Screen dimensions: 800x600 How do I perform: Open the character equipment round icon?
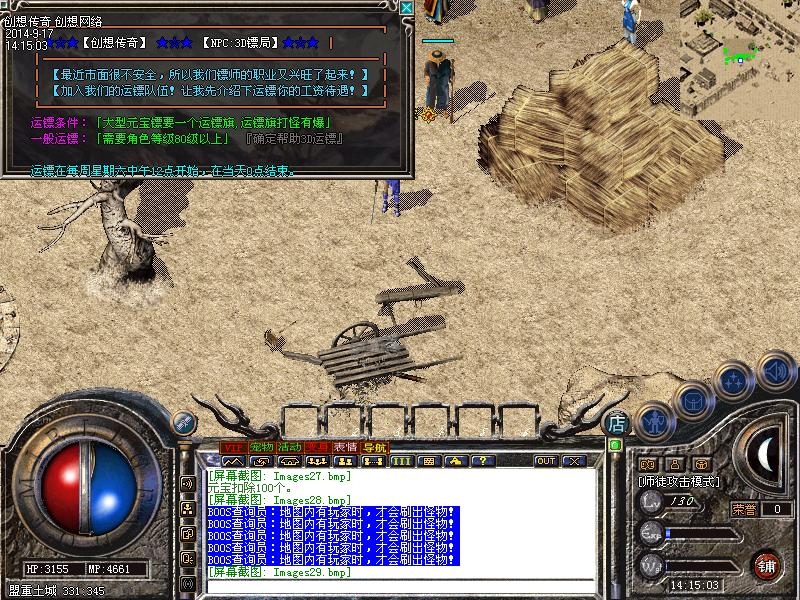click(x=652, y=421)
